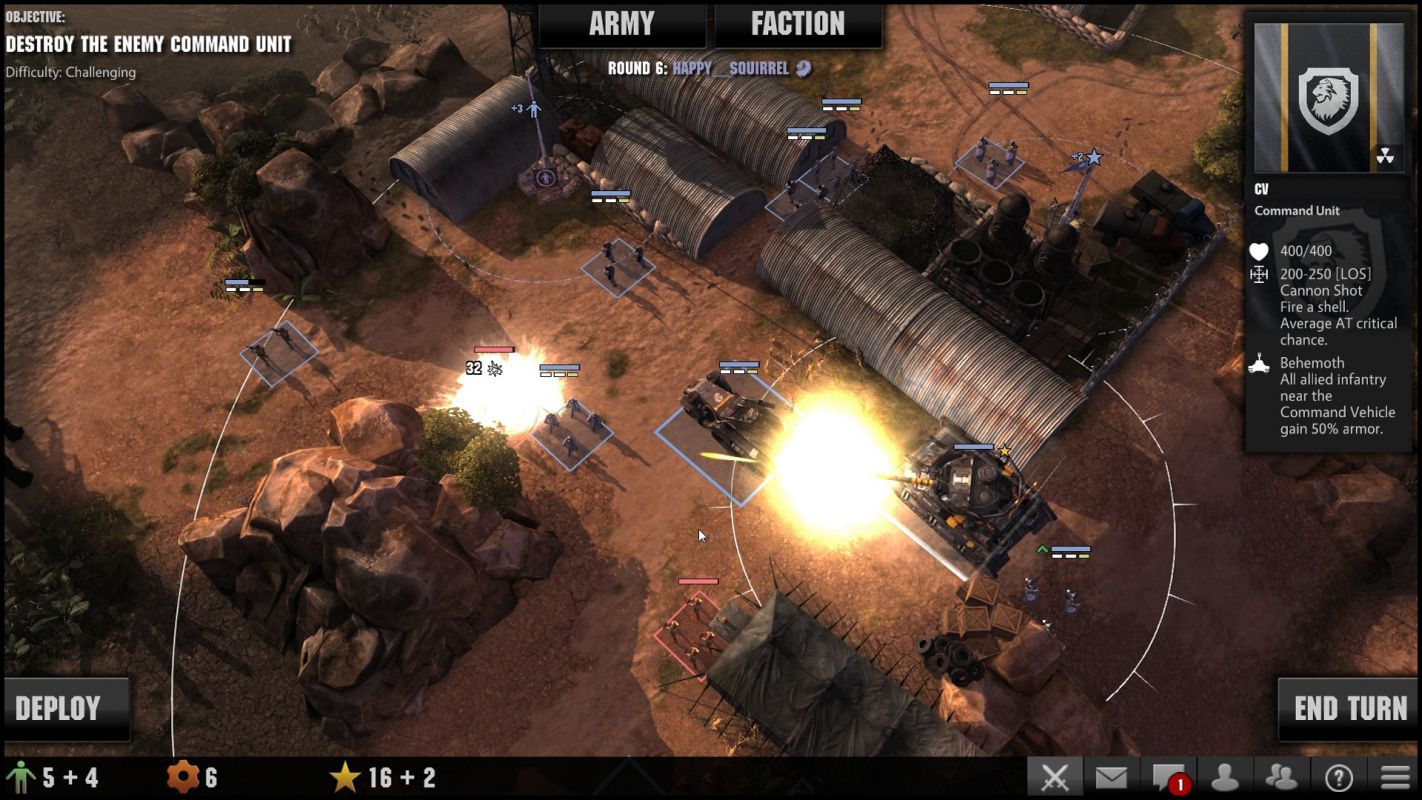Open chat with one unread message
1422x800 pixels.
tap(1168, 777)
